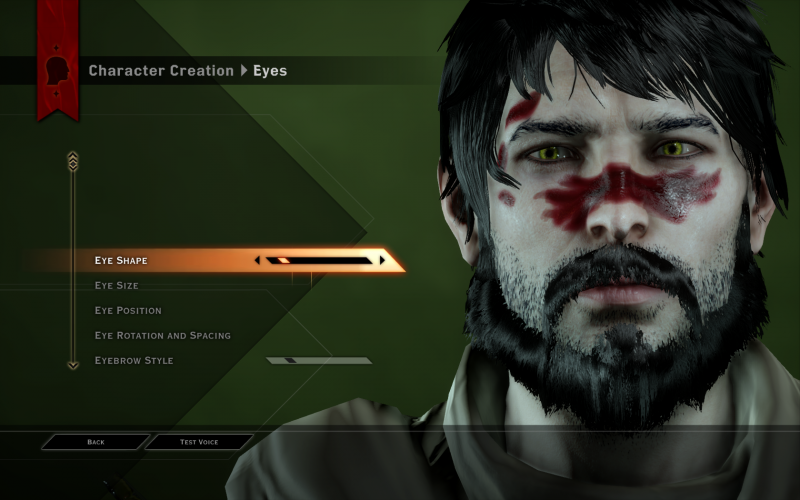
Task: Select the Eye Shape option
Action: tap(121, 261)
